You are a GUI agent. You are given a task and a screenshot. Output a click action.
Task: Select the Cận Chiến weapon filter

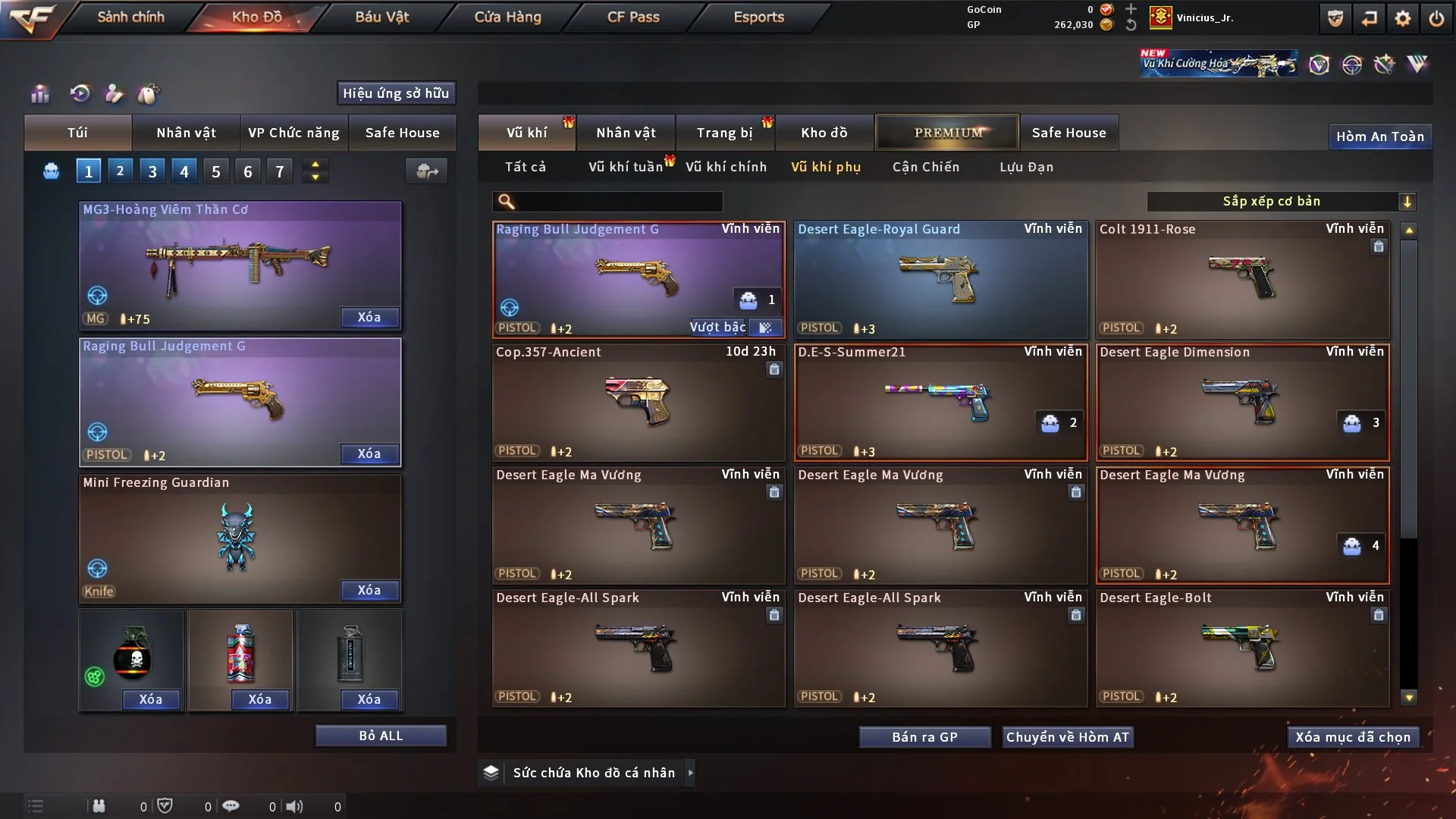click(925, 167)
